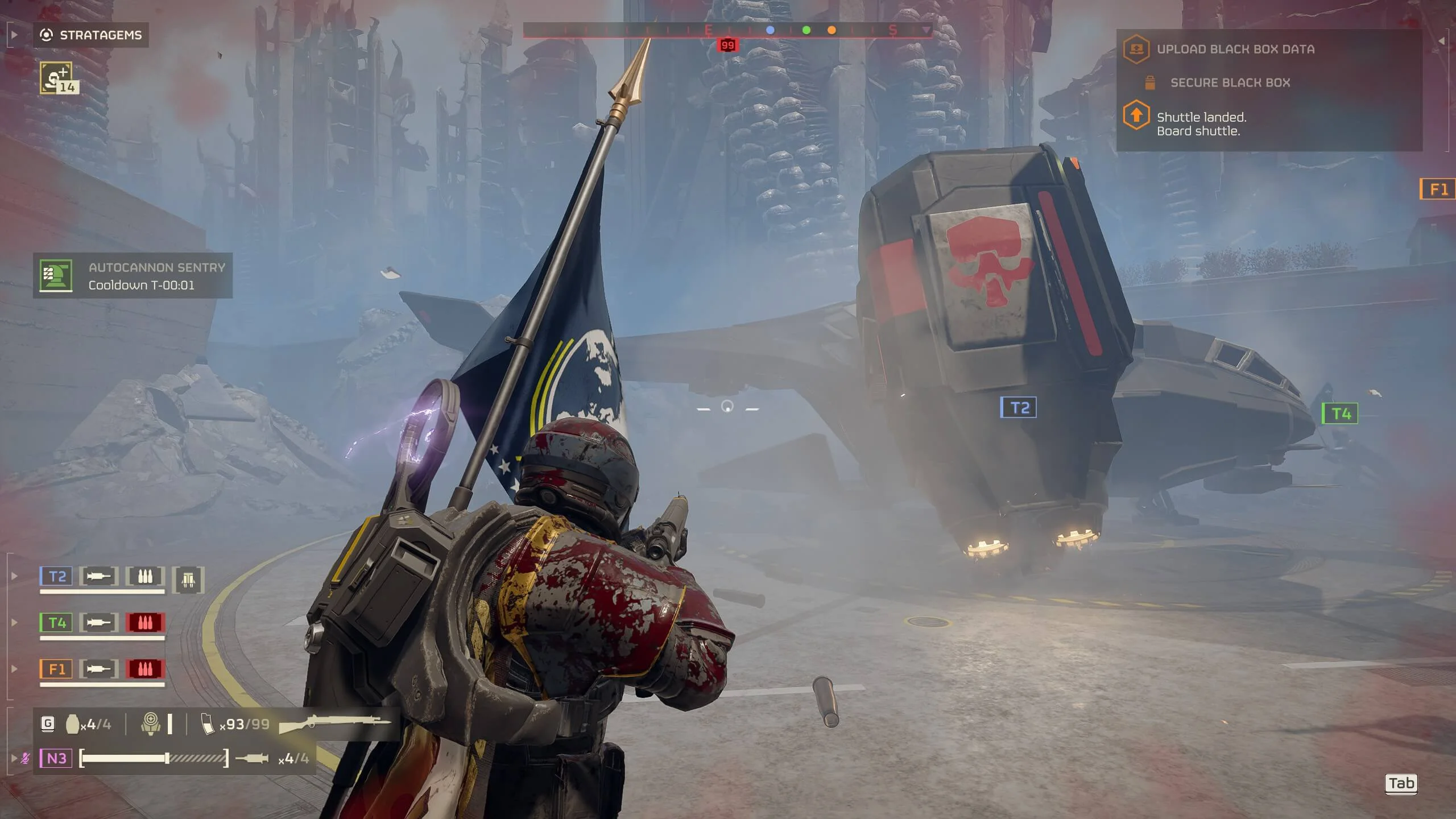The width and height of the screenshot is (1456, 819).
Task: Select squad member T2 in squad list
Action: point(56,577)
